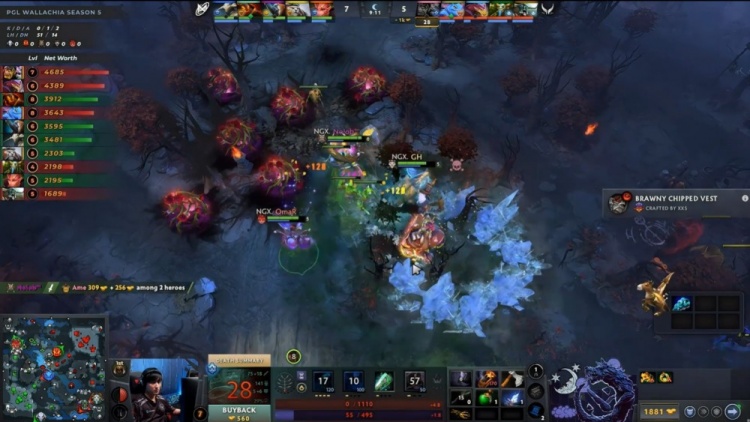Open the talent tree icon

(x=288, y=381)
